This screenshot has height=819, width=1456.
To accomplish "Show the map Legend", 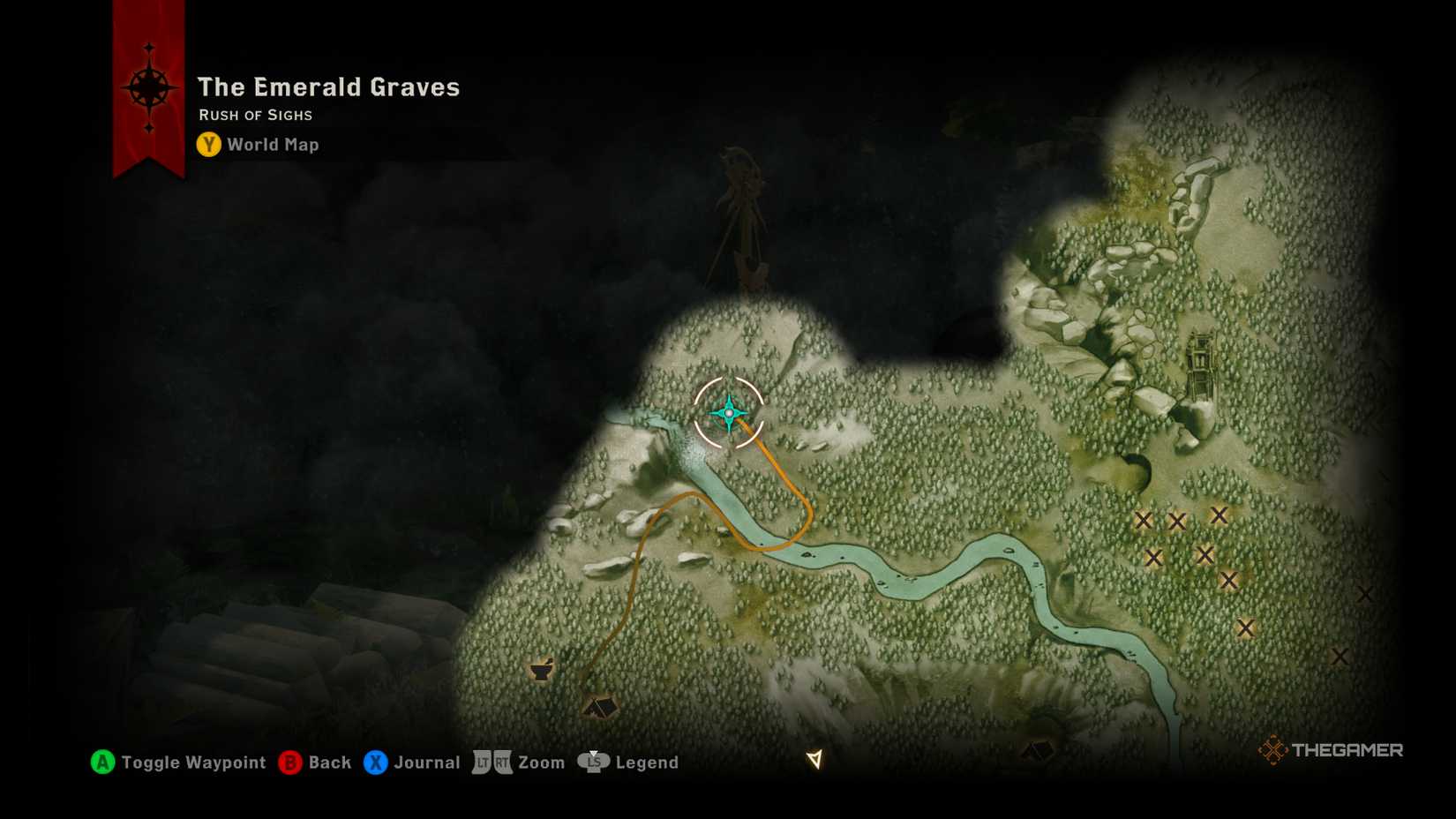I will (647, 762).
